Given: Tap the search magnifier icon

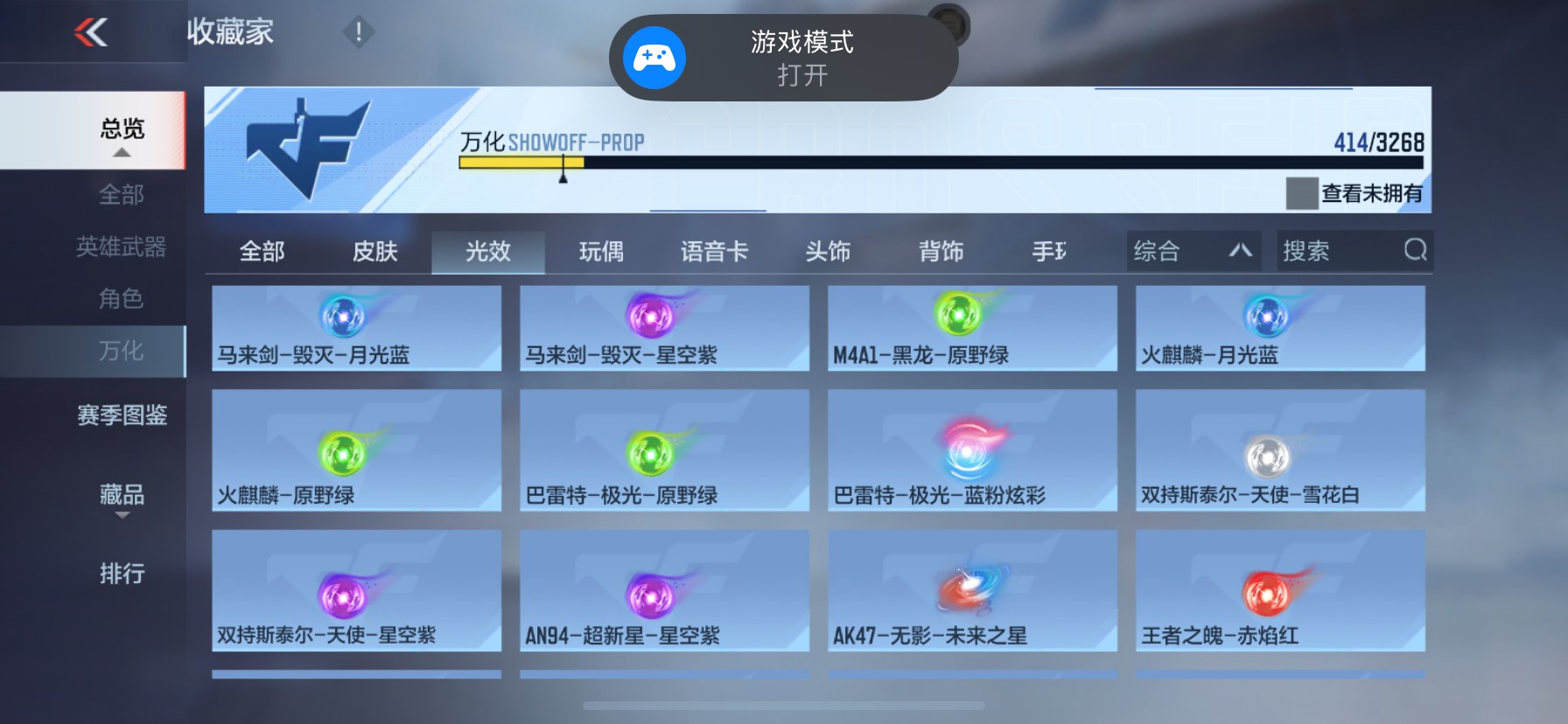Looking at the screenshot, I should pyautogui.click(x=1415, y=251).
